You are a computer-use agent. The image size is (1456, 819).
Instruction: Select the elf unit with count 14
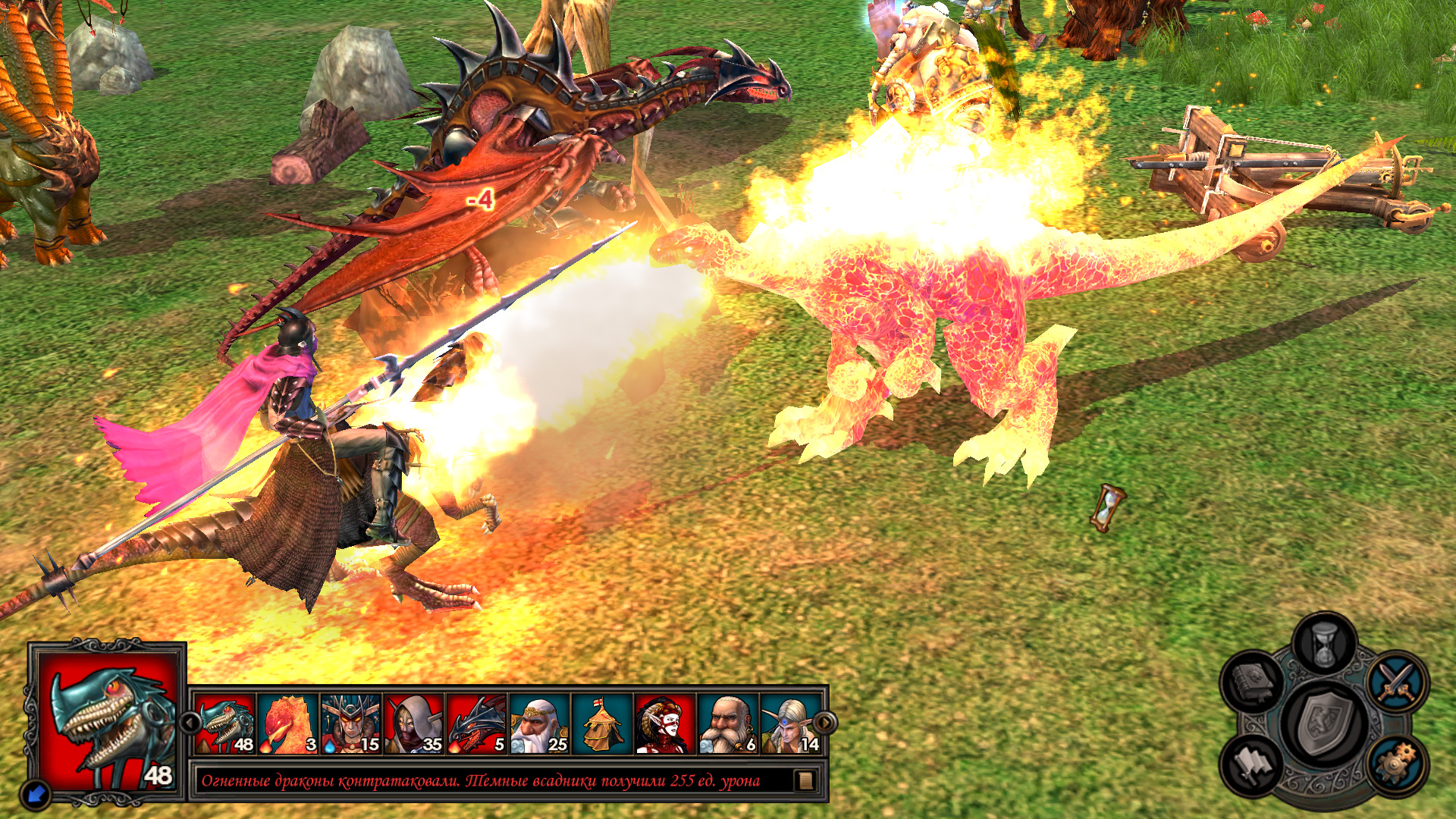(791, 724)
